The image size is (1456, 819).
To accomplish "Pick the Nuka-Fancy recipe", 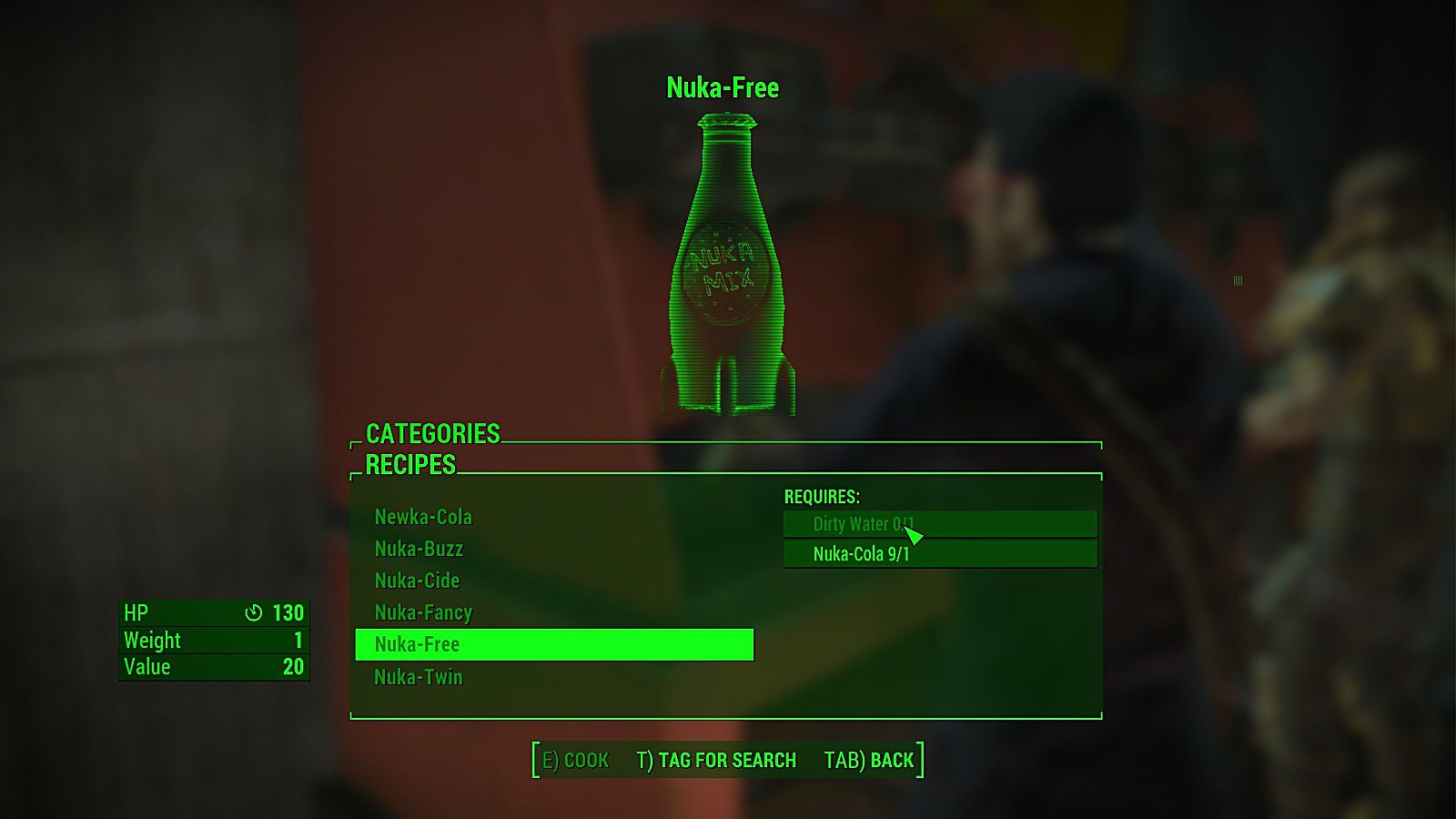I will point(422,612).
